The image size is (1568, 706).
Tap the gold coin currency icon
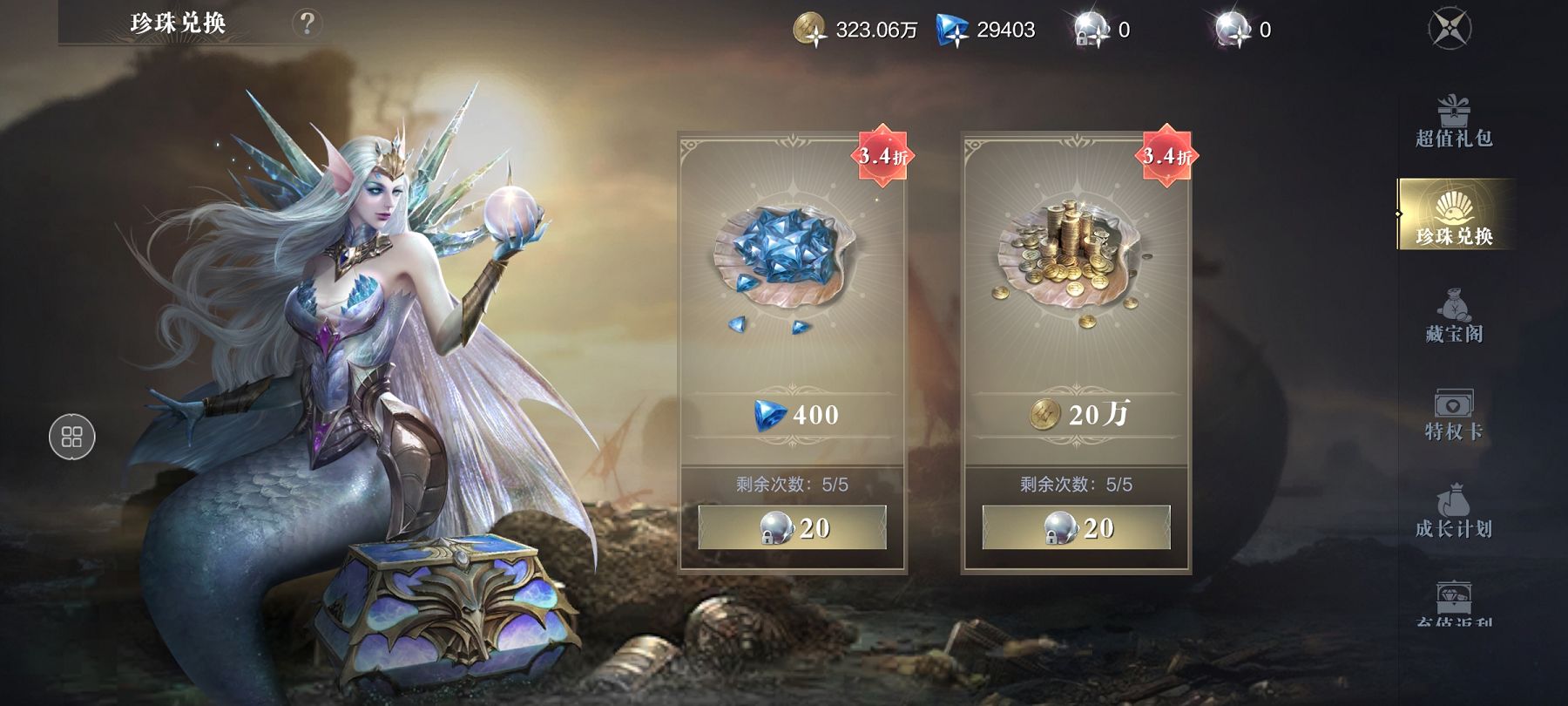[x=809, y=30]
